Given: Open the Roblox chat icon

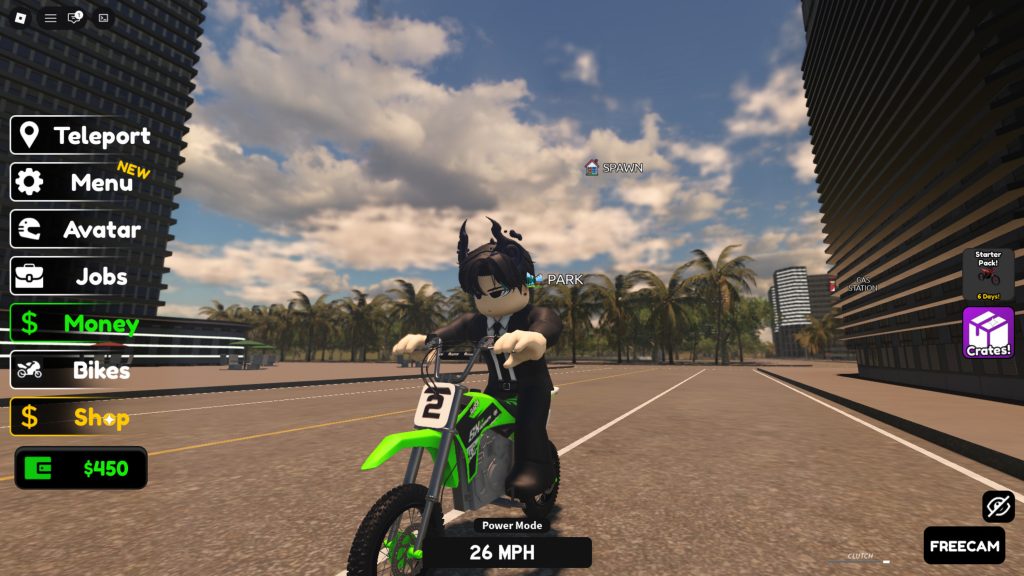Looking at the screenshot, I should click(x=75, y=18).
